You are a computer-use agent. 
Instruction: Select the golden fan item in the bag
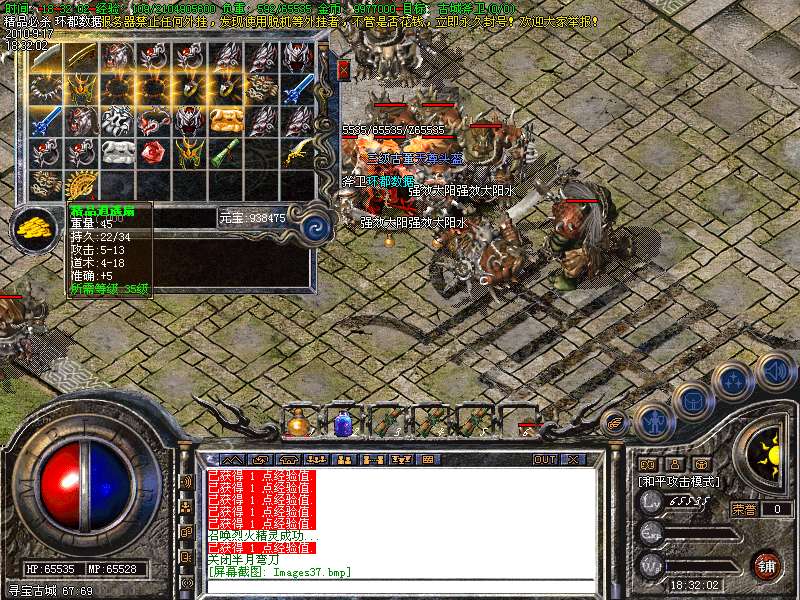tap(82, 184)
